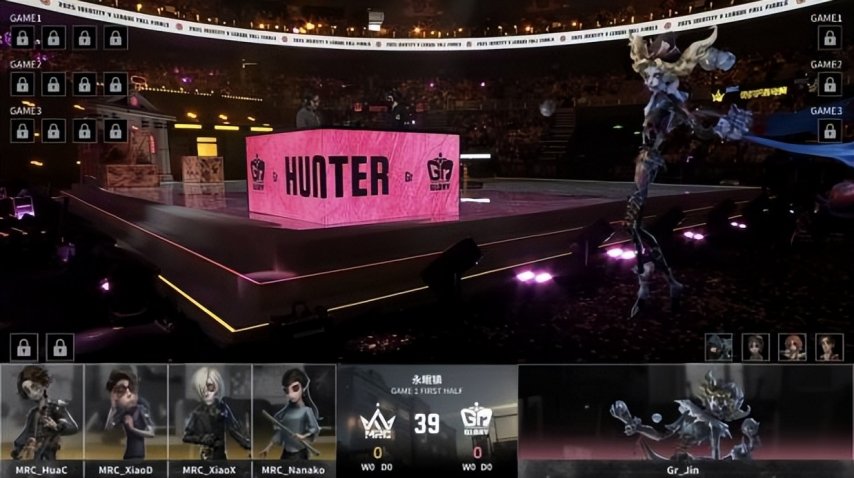Click the red-haired character portrait icon
Screen dimensions: 854x478
[x=792, y=347]
